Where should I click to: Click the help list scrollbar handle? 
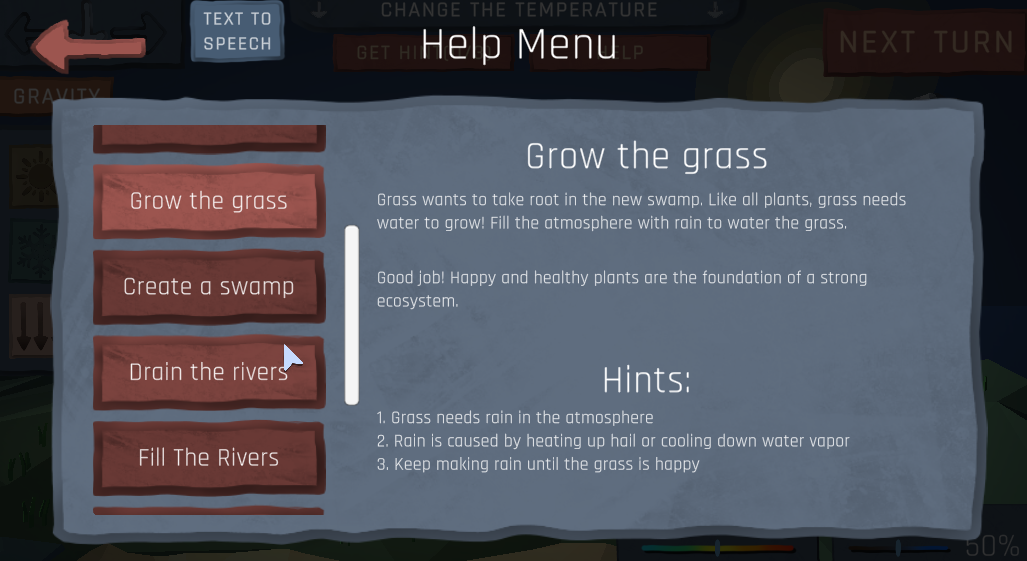pyautogui.click(x=352, y=315)
